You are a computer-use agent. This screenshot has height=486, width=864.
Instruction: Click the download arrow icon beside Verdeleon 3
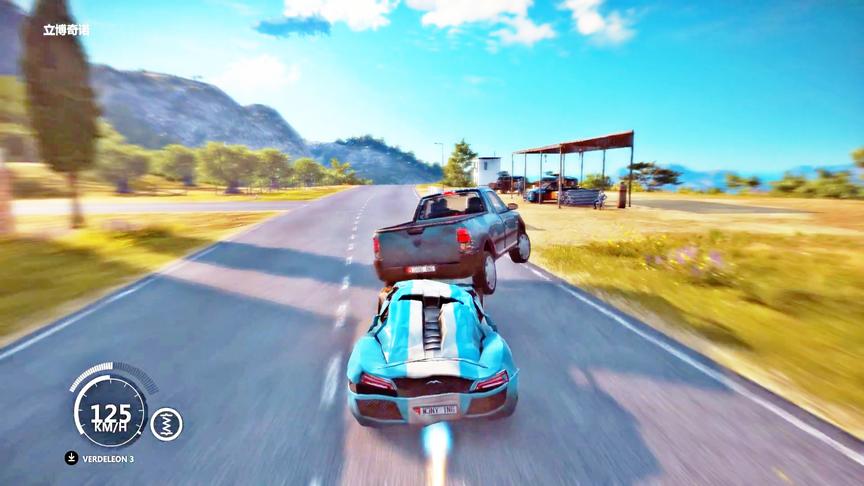click(x=71, y=458)
